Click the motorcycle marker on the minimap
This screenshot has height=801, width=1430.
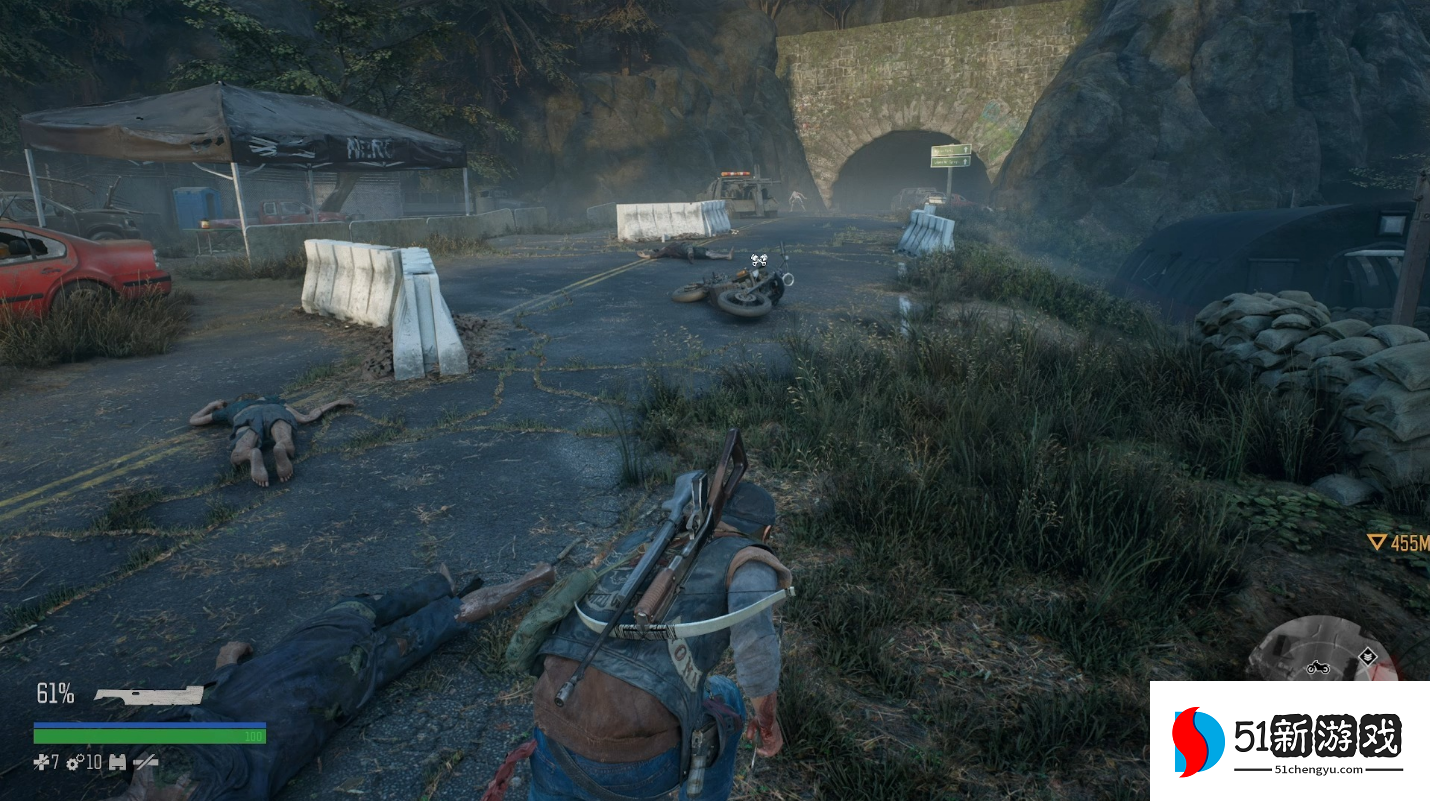point(1317,667)
